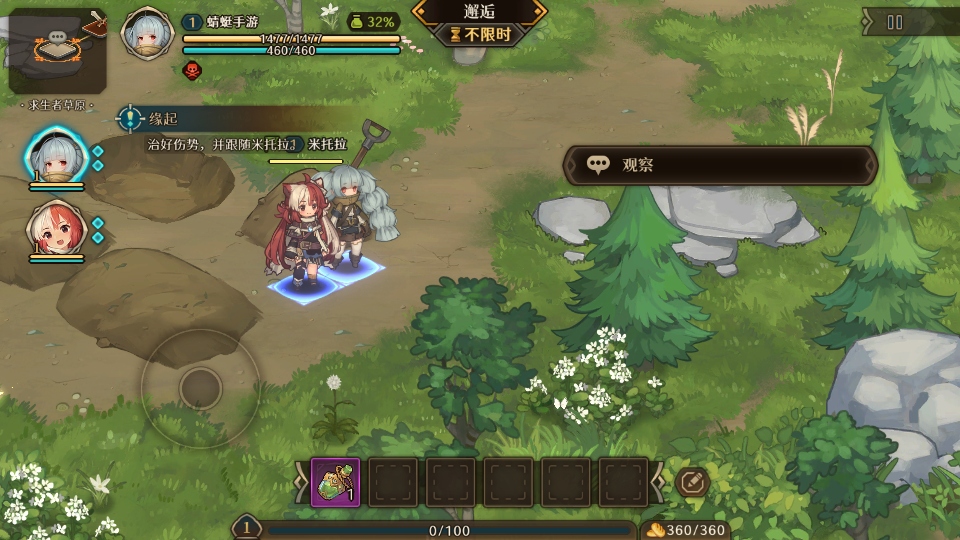Tap the red skull status icon
The width and height of the screenshot is (960, 540).
click(192, 69)
